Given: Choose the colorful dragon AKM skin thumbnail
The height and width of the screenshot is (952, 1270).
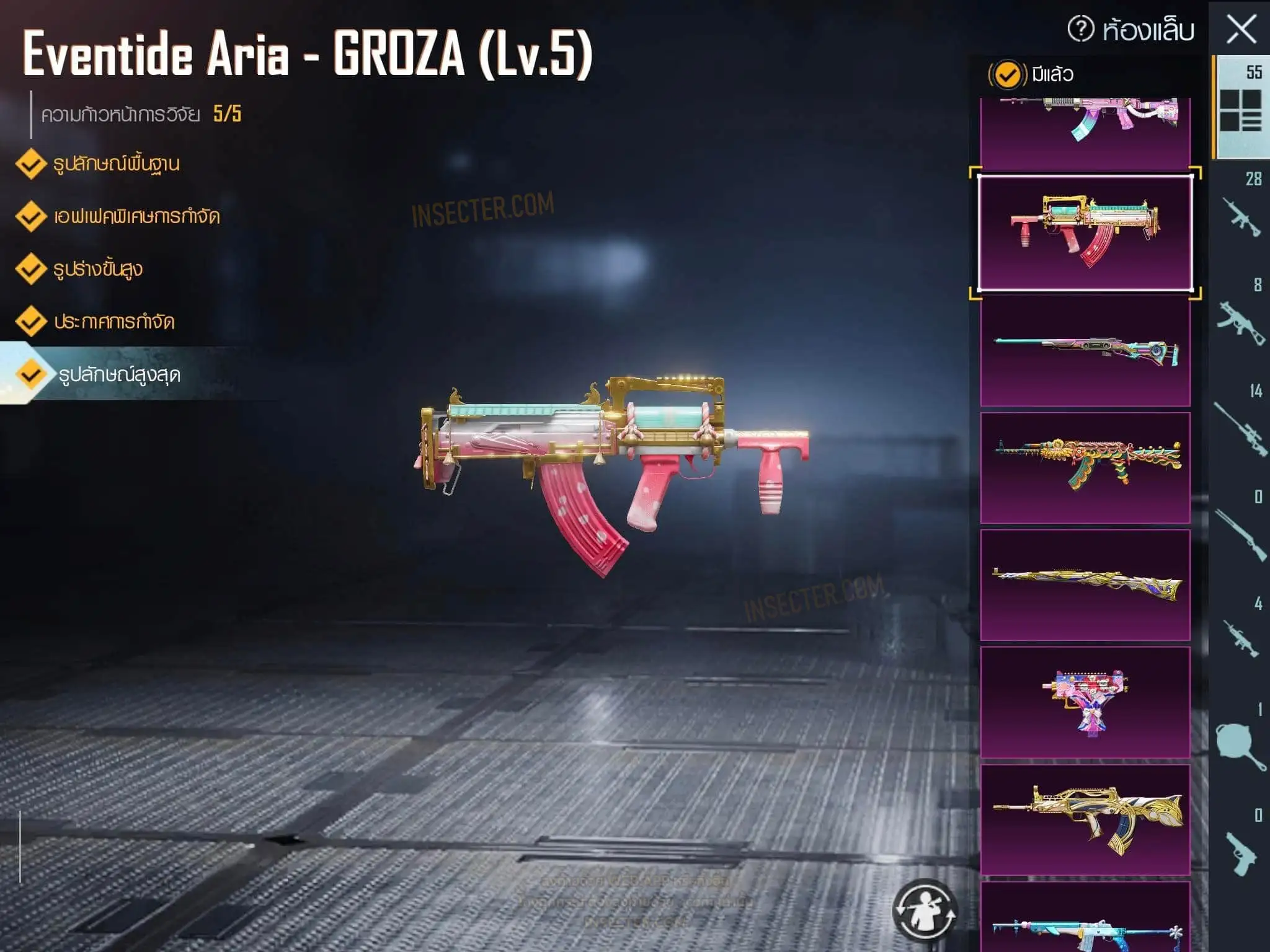Looking at the screenshot, I should click(x=1085, y=468).
